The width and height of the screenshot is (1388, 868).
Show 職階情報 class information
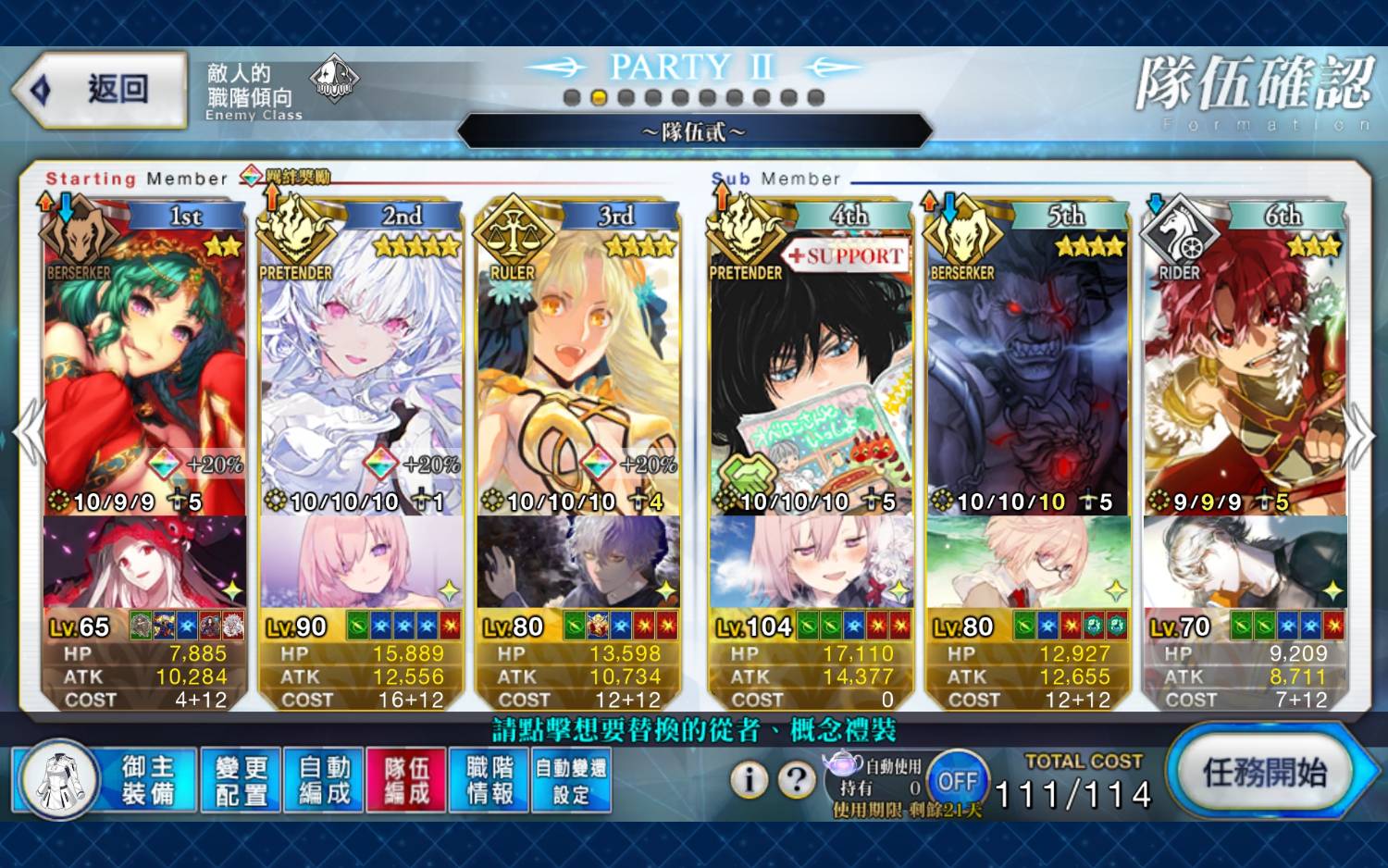pos(489,781)
